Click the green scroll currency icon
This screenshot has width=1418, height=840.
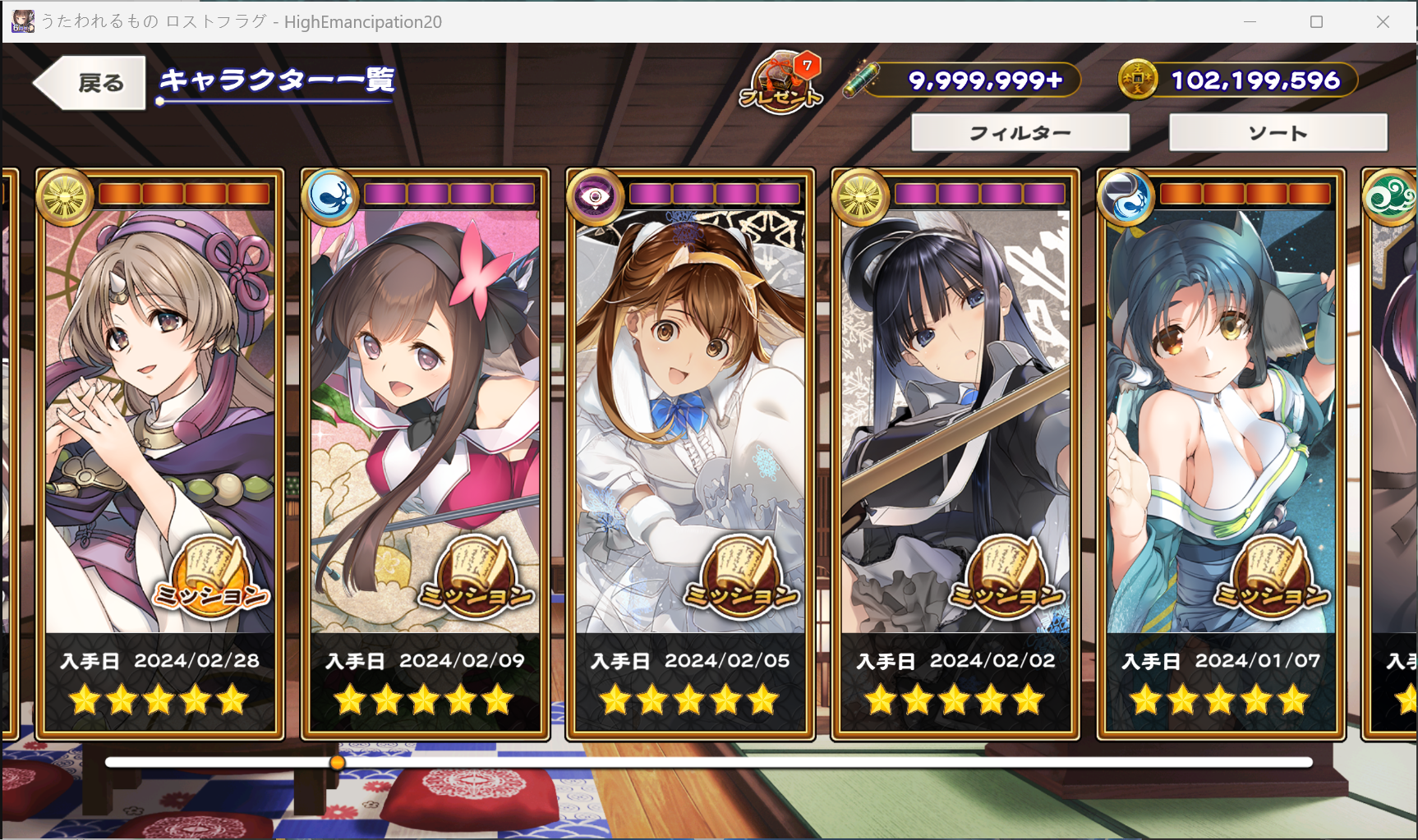pyautogui.click(x=864, y=80)
